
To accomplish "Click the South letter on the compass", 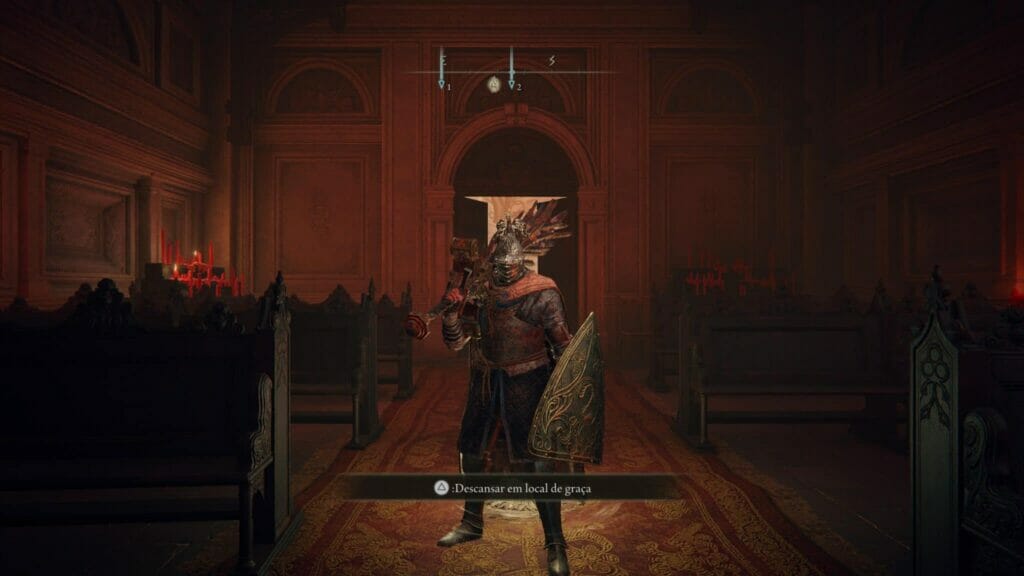I will click(x=551, y=61).
